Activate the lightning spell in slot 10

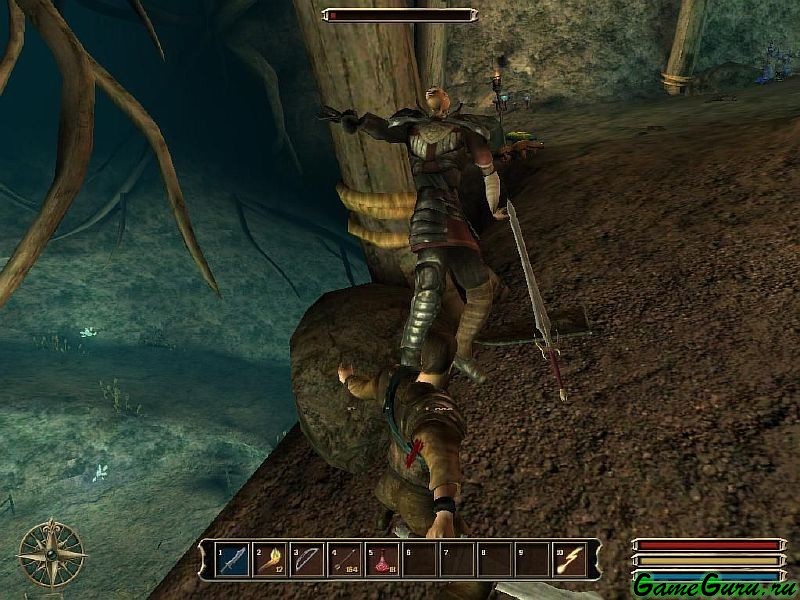click(x=567, y=560)
